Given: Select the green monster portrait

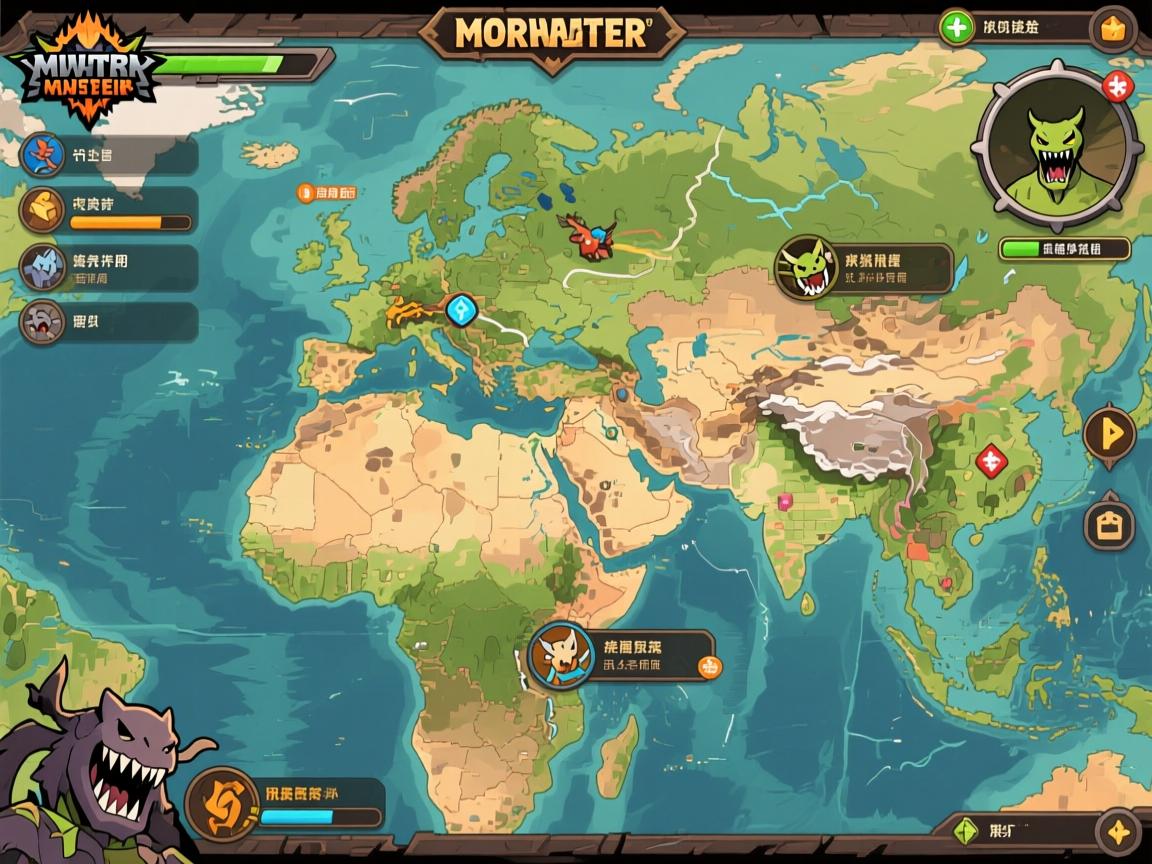Looking at the screenshot, I should point(1055,146).
